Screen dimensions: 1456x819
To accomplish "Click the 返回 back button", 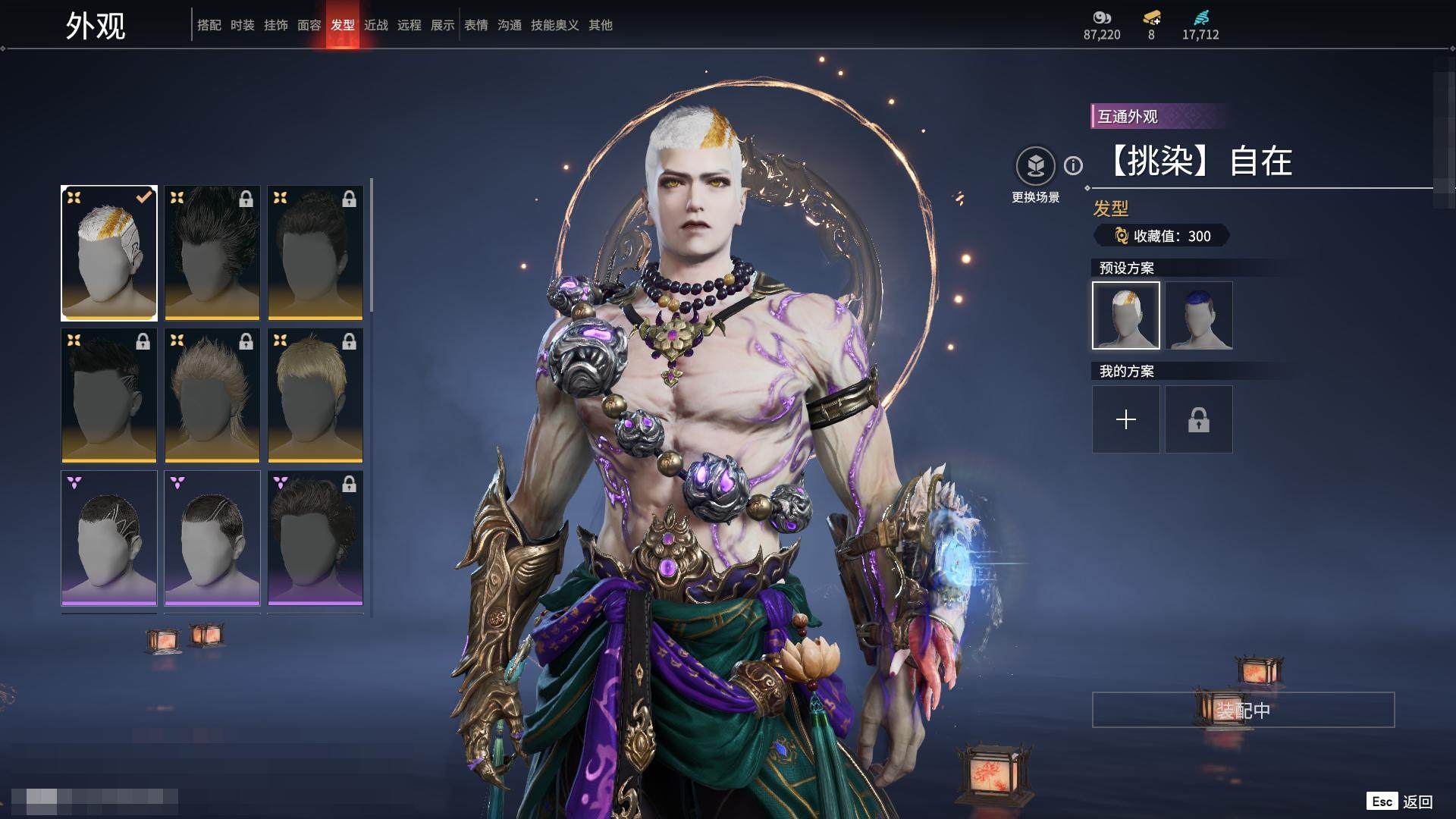I will pyautogui.click(x=1417, y=802).
